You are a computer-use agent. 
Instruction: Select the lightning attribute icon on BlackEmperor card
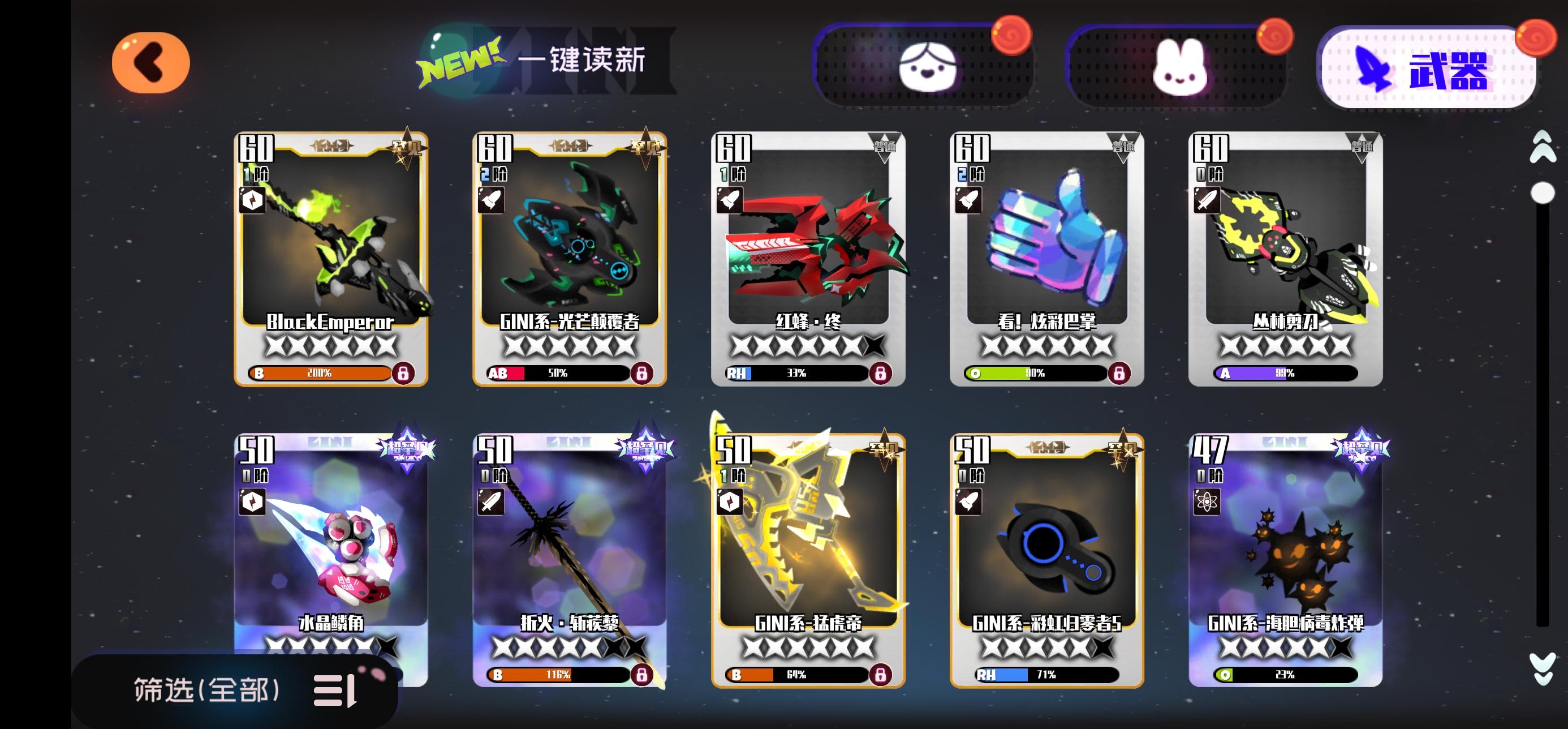click(x=254, y=200)
